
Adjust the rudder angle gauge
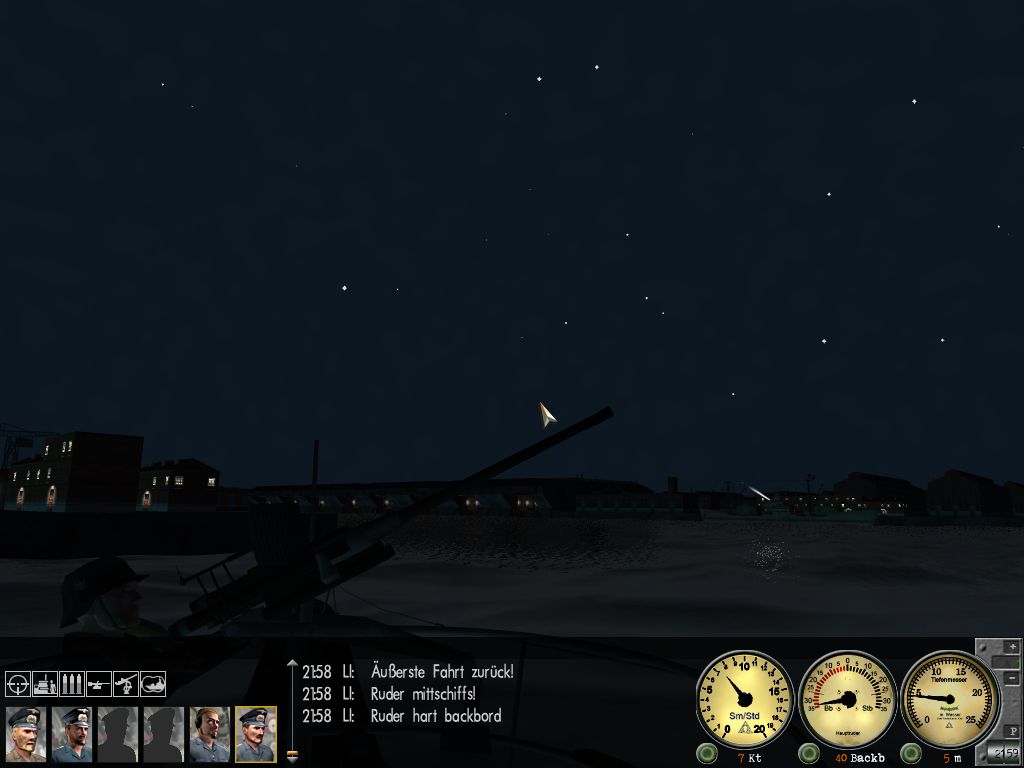(848, 698)
